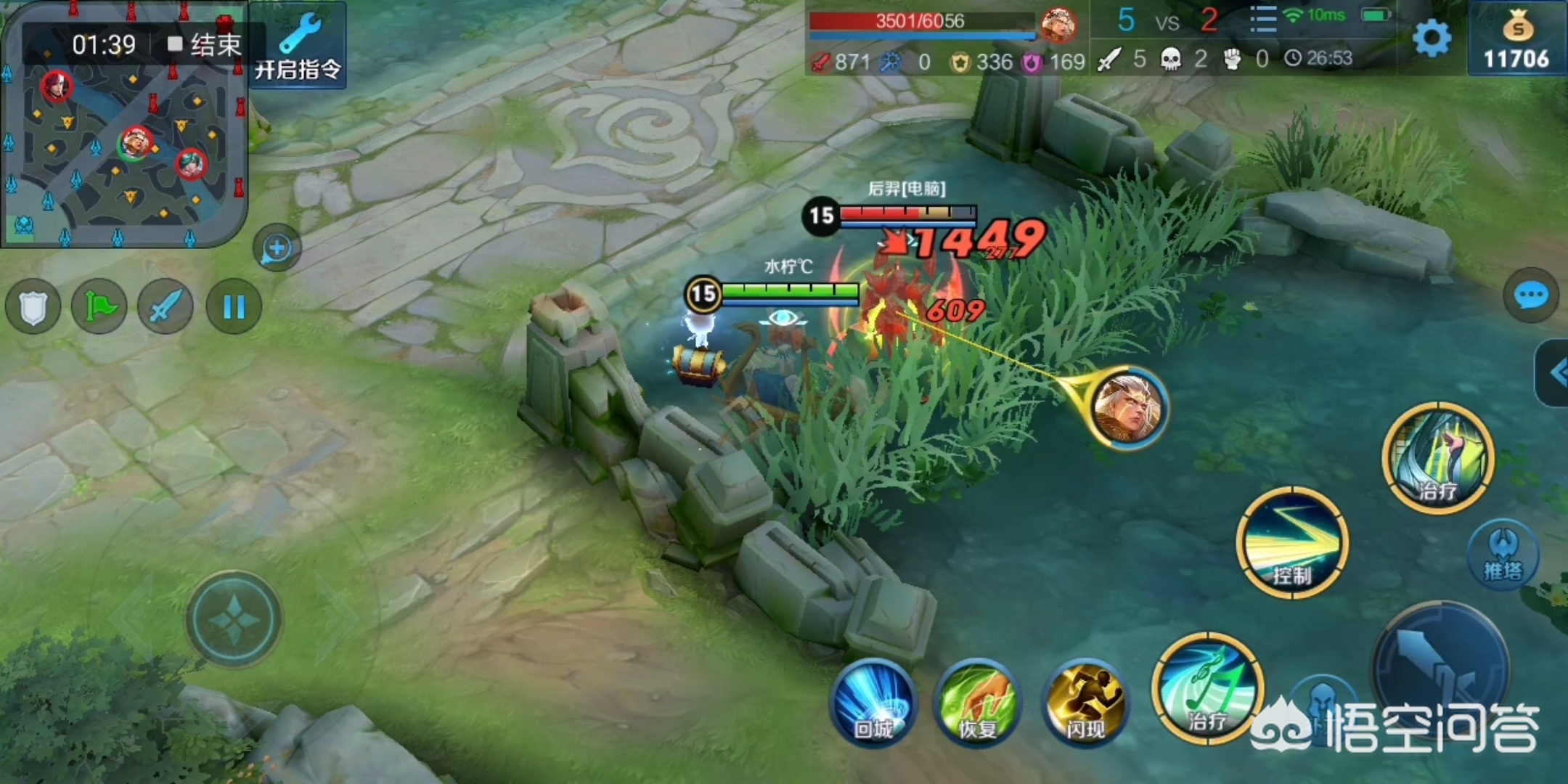Stop recording with the 结束 button
Viewport: 1568px width, 784px height.
click(x=205, y=45)
